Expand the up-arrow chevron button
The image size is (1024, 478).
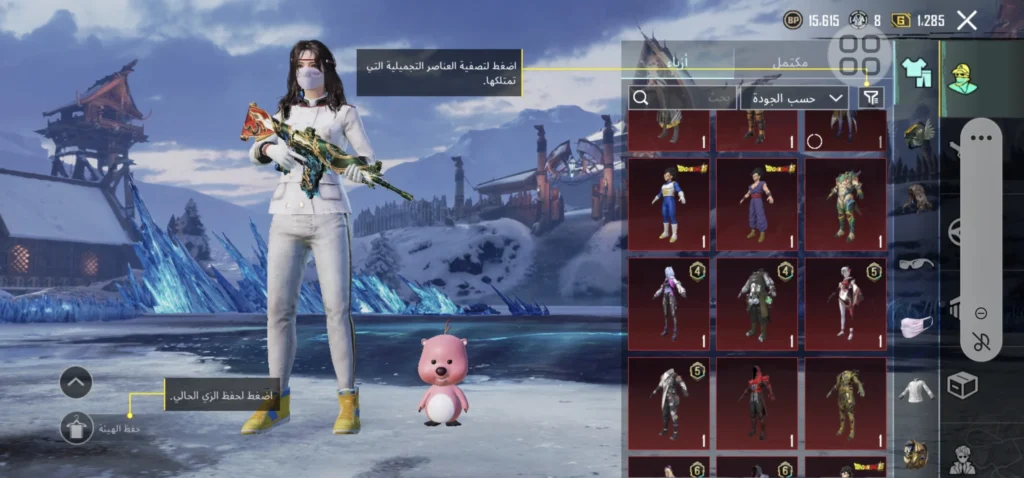click(x=76, y=381)
